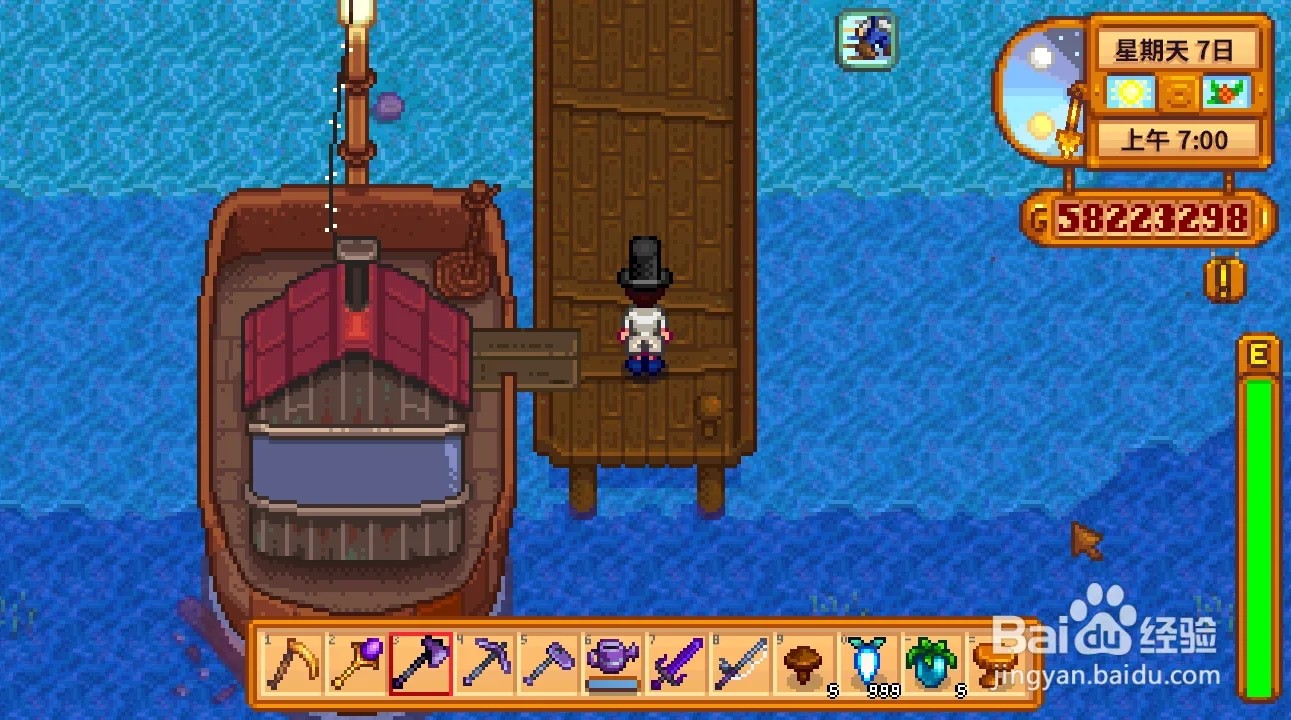Select the purple-orb scepter slot

(357, 663)
